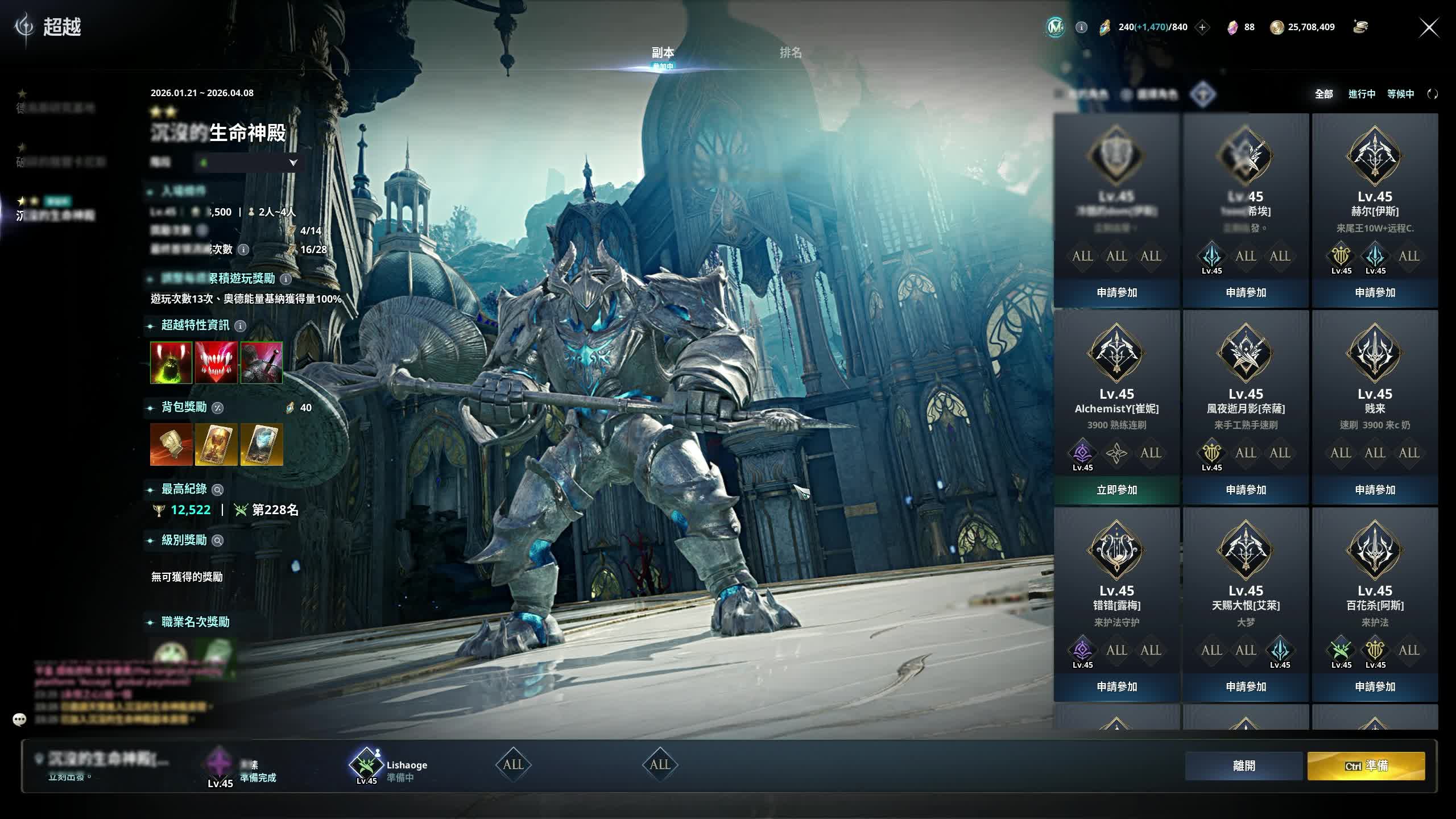Join AlchemistY's party with 立即參加

[x=1116, y=490]
